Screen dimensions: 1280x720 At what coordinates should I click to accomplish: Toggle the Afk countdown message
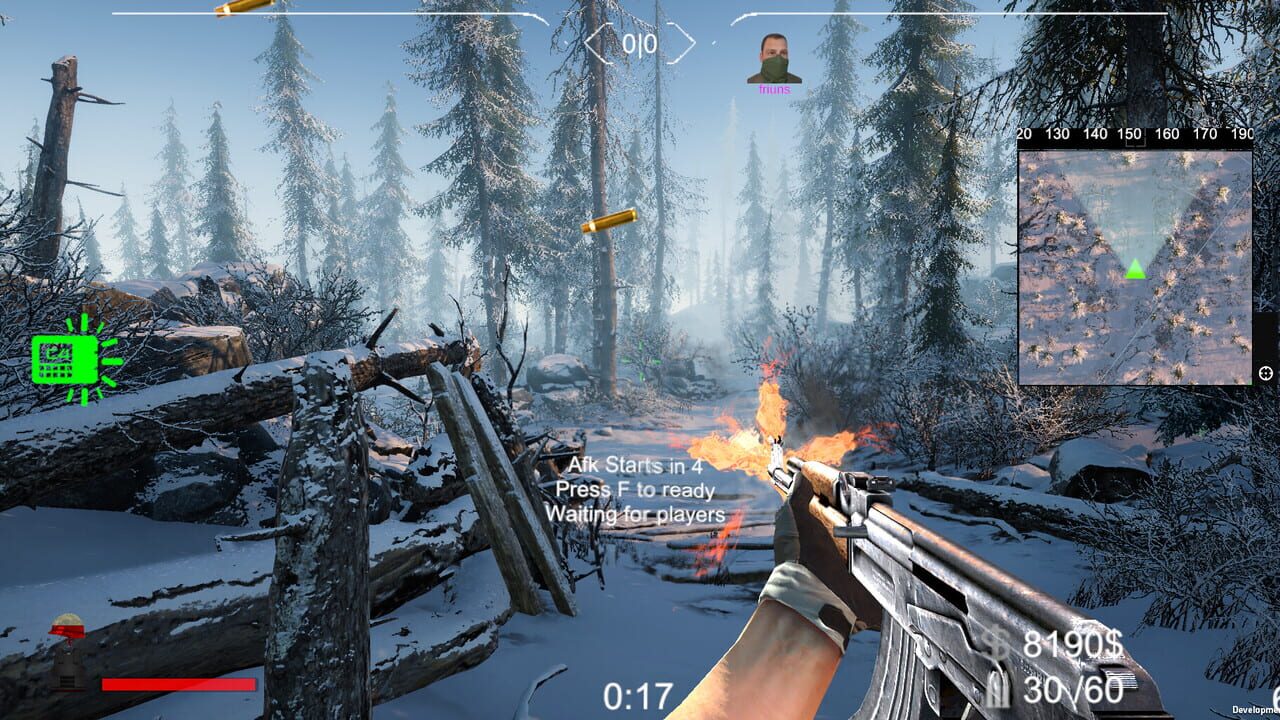point(633,465)
